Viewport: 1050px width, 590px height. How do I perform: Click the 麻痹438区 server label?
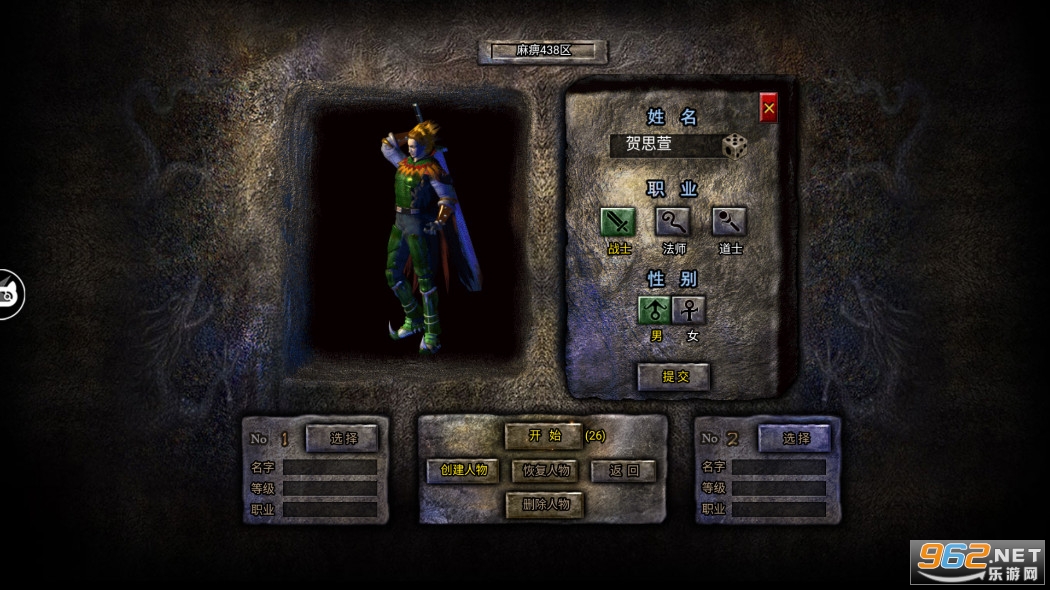[x=543, y=51]
